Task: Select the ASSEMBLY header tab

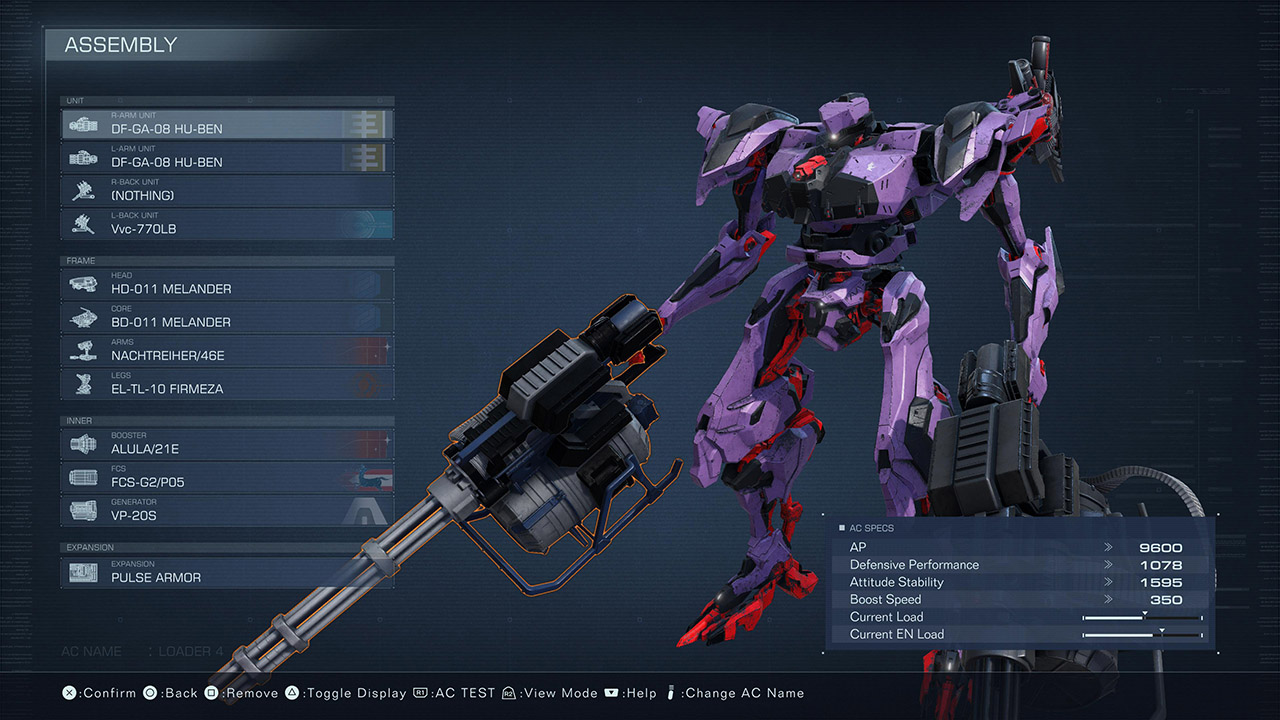Action: point(120,45)
